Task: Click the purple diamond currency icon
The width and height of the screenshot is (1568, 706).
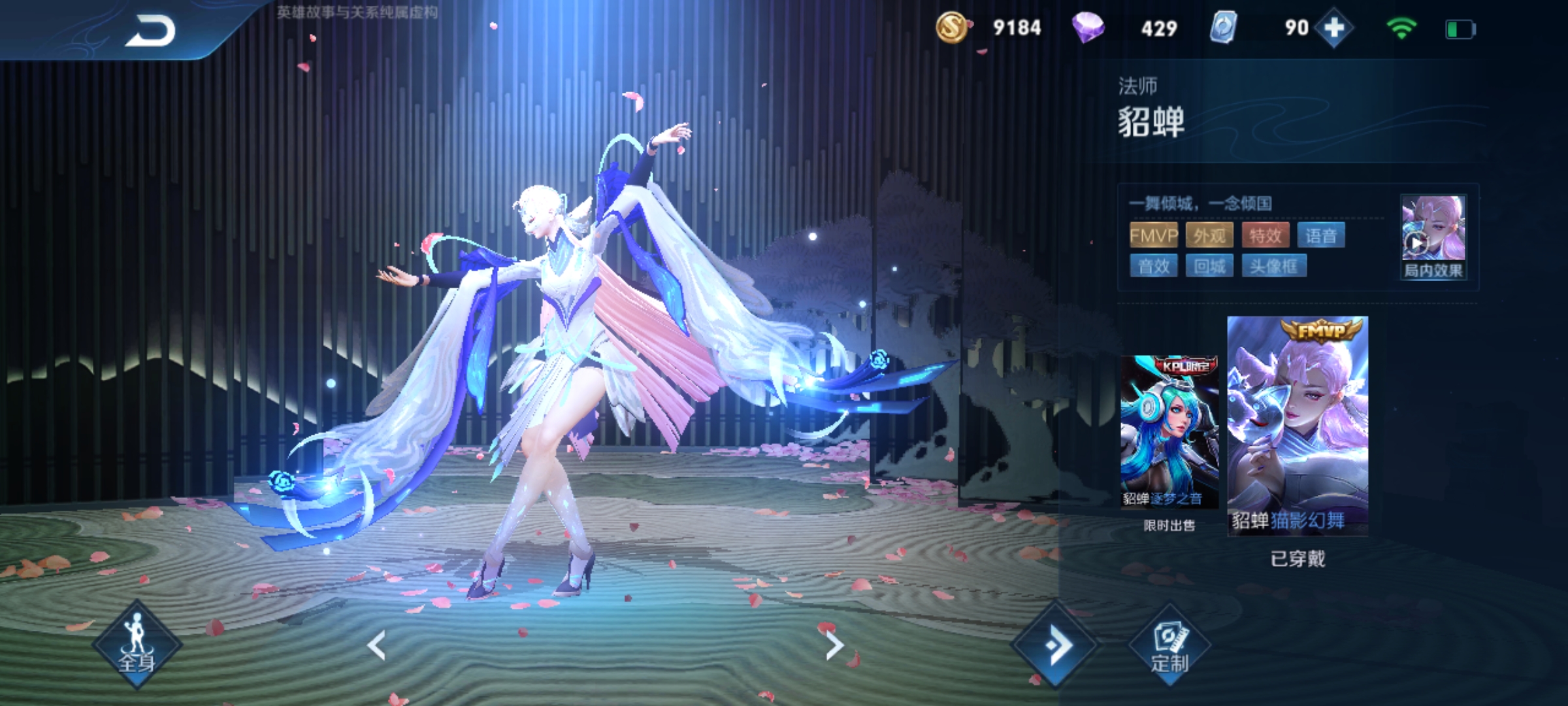Action: [1088, 28]
